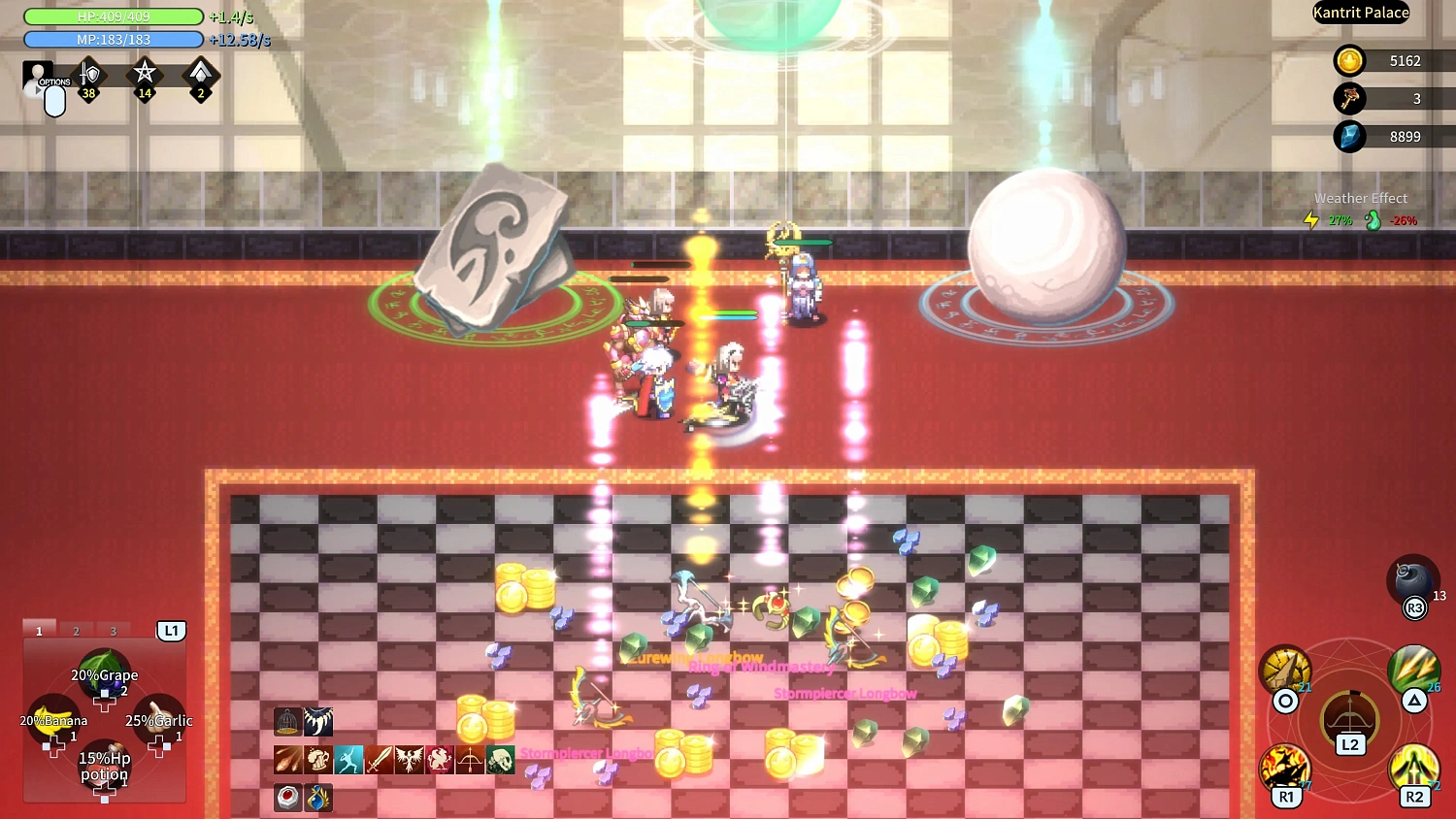The height and width of the screenshot is (819, 1456).
Task: Select the bow skill icon in the skill bar
Action: [470, 760]
